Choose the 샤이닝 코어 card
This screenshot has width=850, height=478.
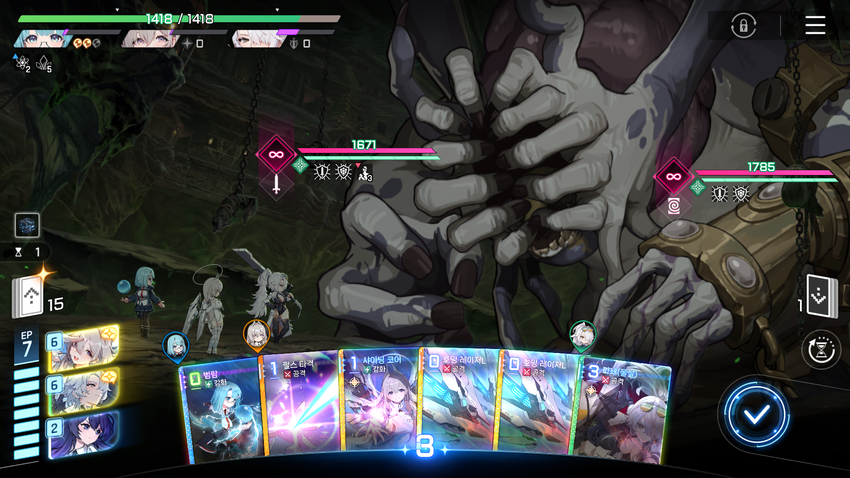[378, 410]
